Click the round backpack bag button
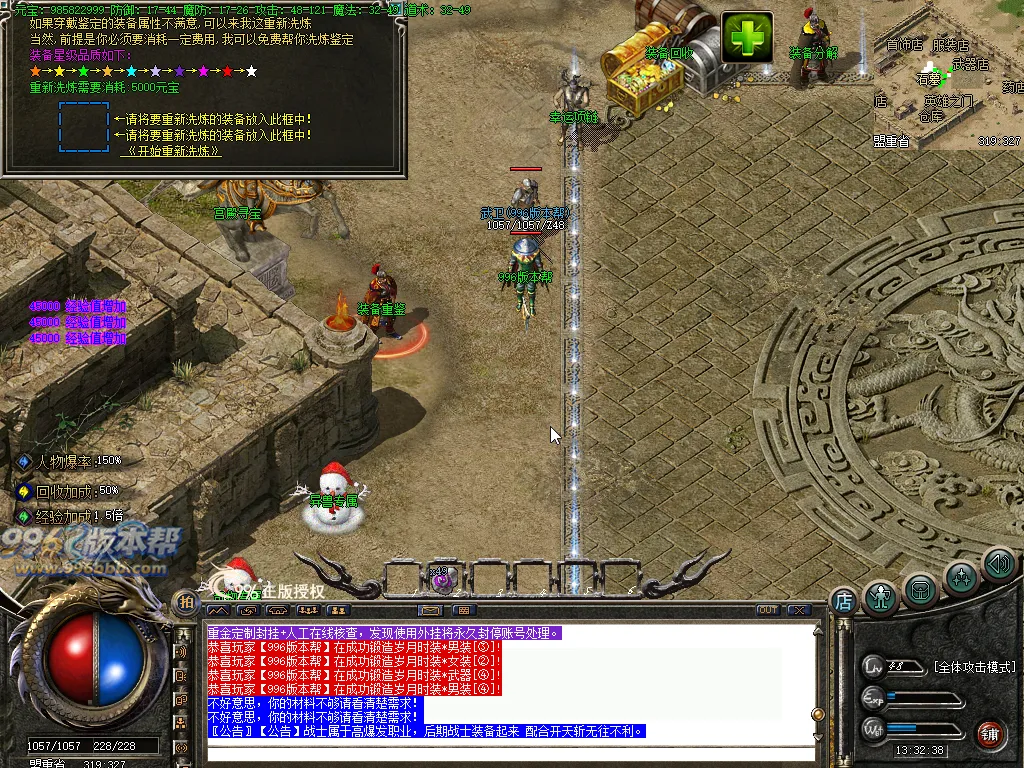Image resolution: width=1024 pixels, height=768 pixels. click(x=920, y=590)
